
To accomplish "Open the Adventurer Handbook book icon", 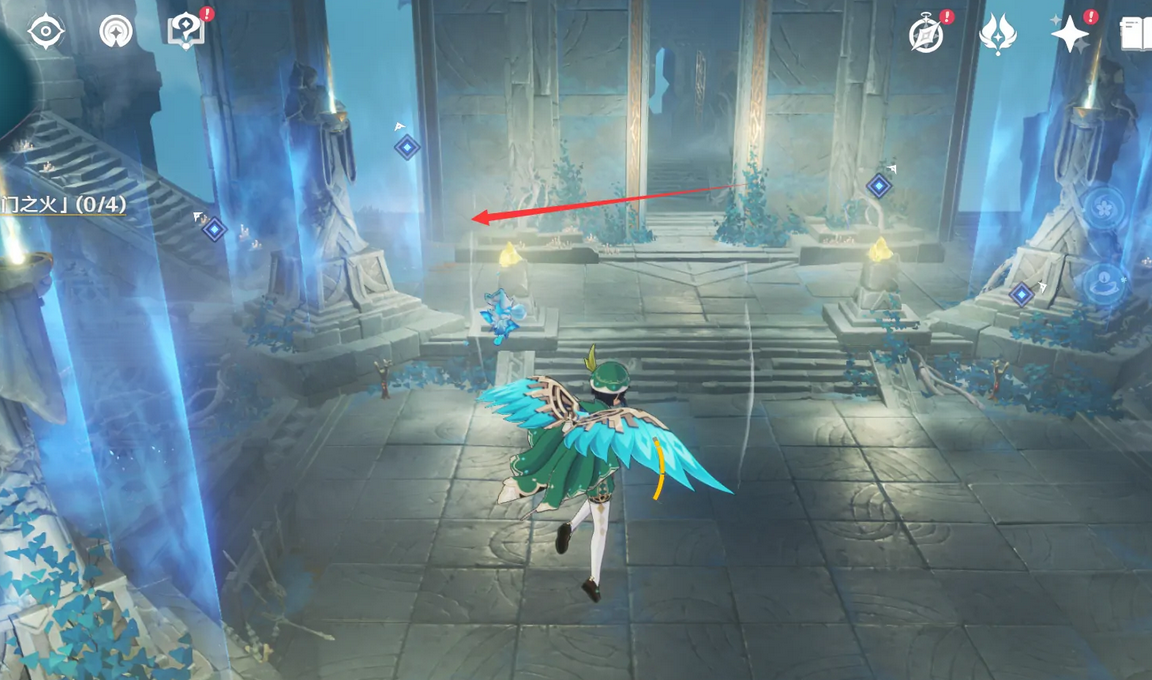I will pyautogui.click(x=1137, y=35).
